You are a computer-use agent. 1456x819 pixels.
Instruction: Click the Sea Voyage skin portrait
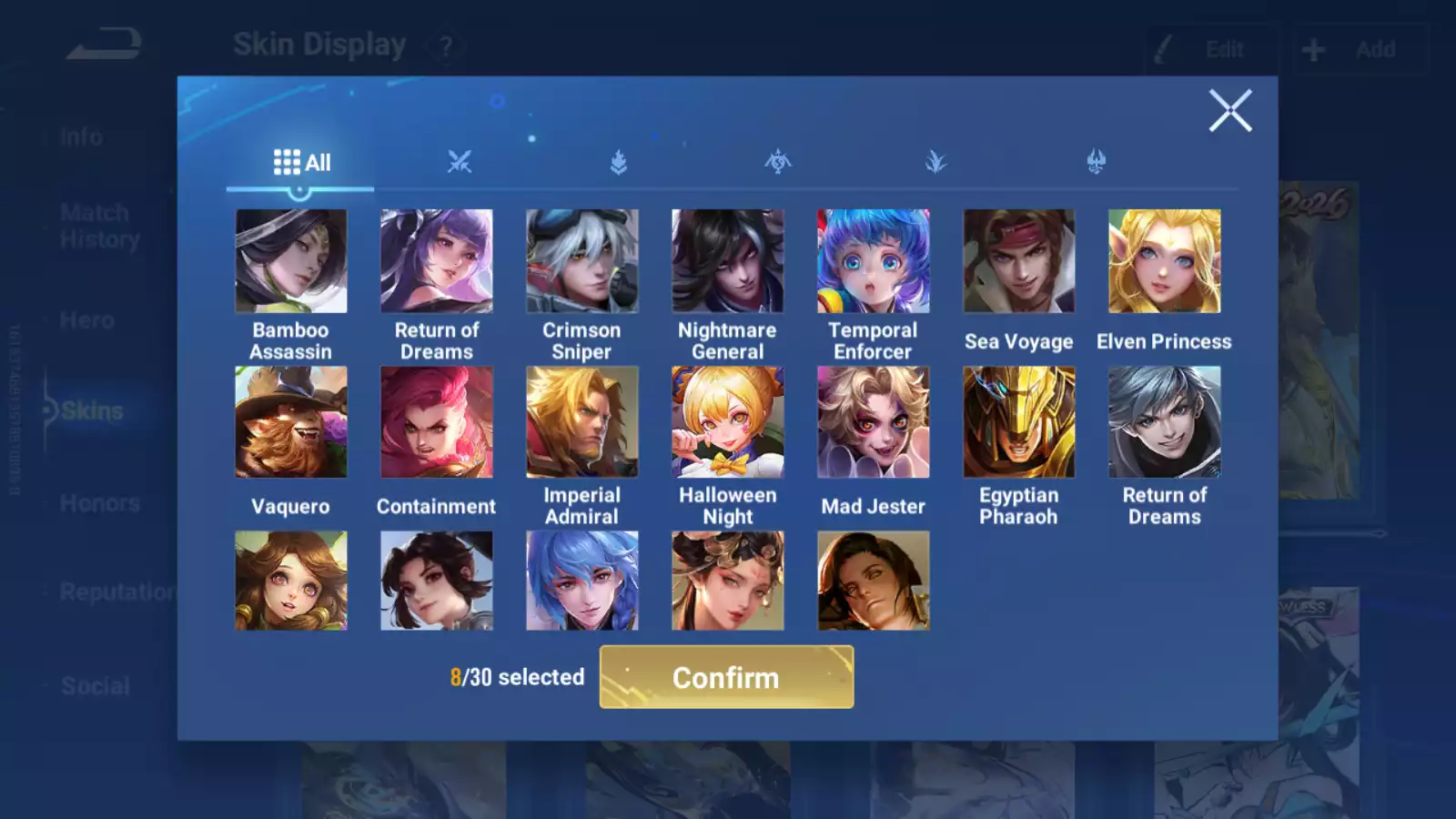[1018, 259]
